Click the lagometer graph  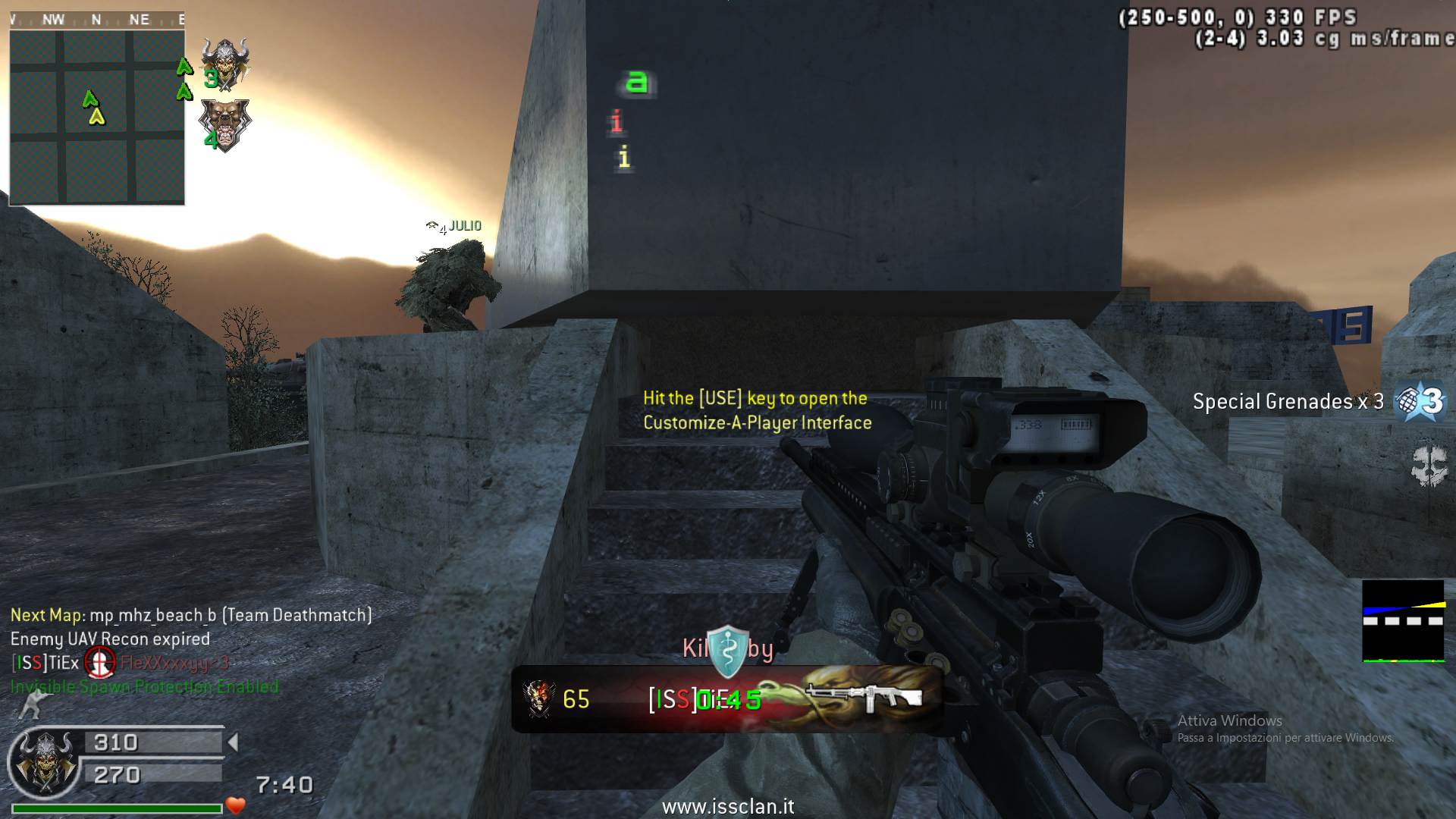point(1403,621)
